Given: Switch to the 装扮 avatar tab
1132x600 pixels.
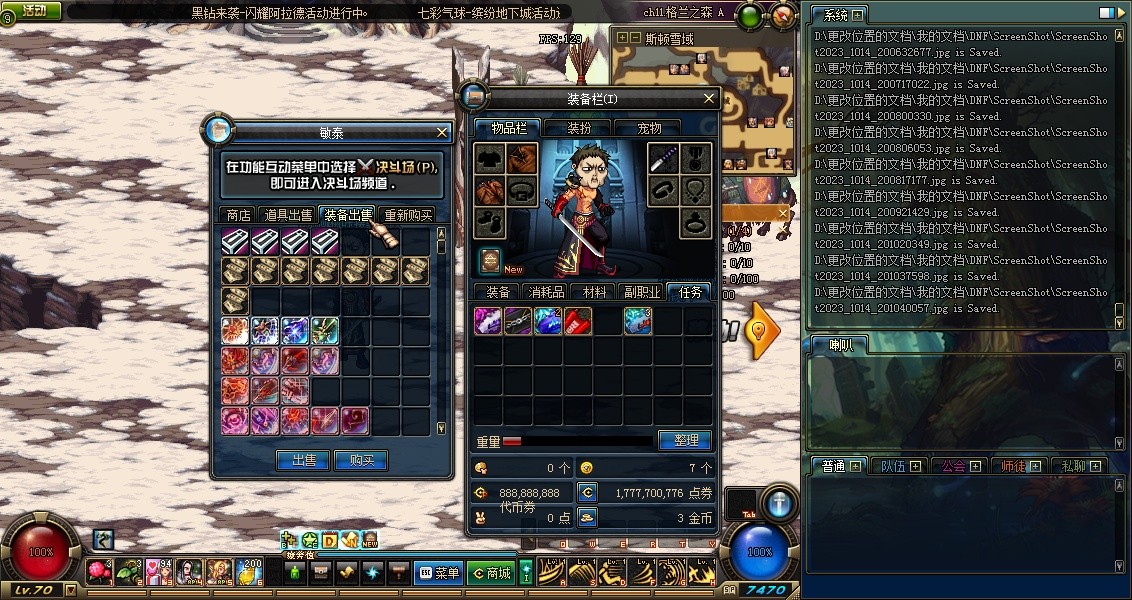Looking at the screenshot, I should 579,128.
